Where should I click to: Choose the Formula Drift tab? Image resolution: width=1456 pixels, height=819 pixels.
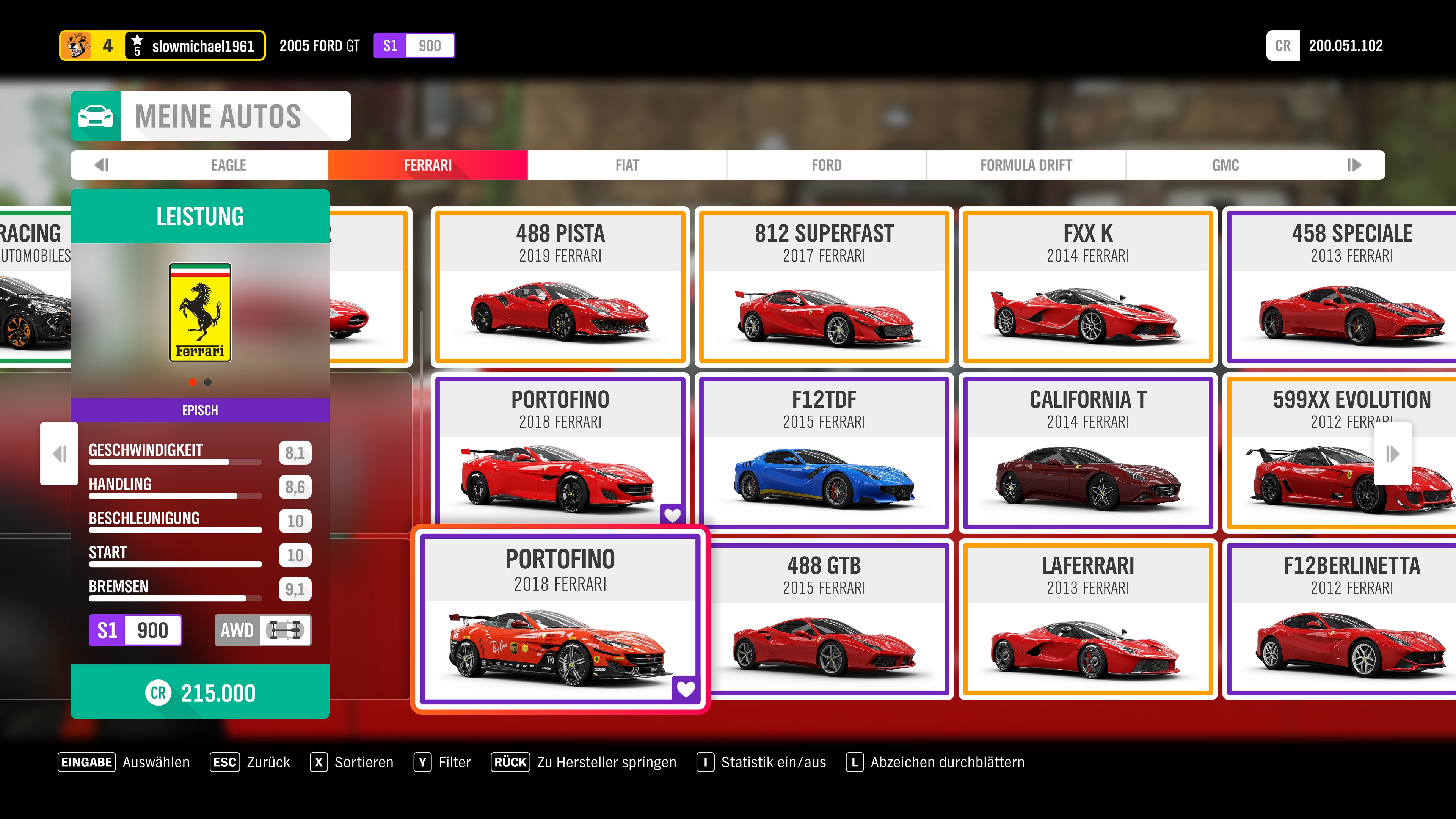pyautogui.click(x=1026, y=165)
